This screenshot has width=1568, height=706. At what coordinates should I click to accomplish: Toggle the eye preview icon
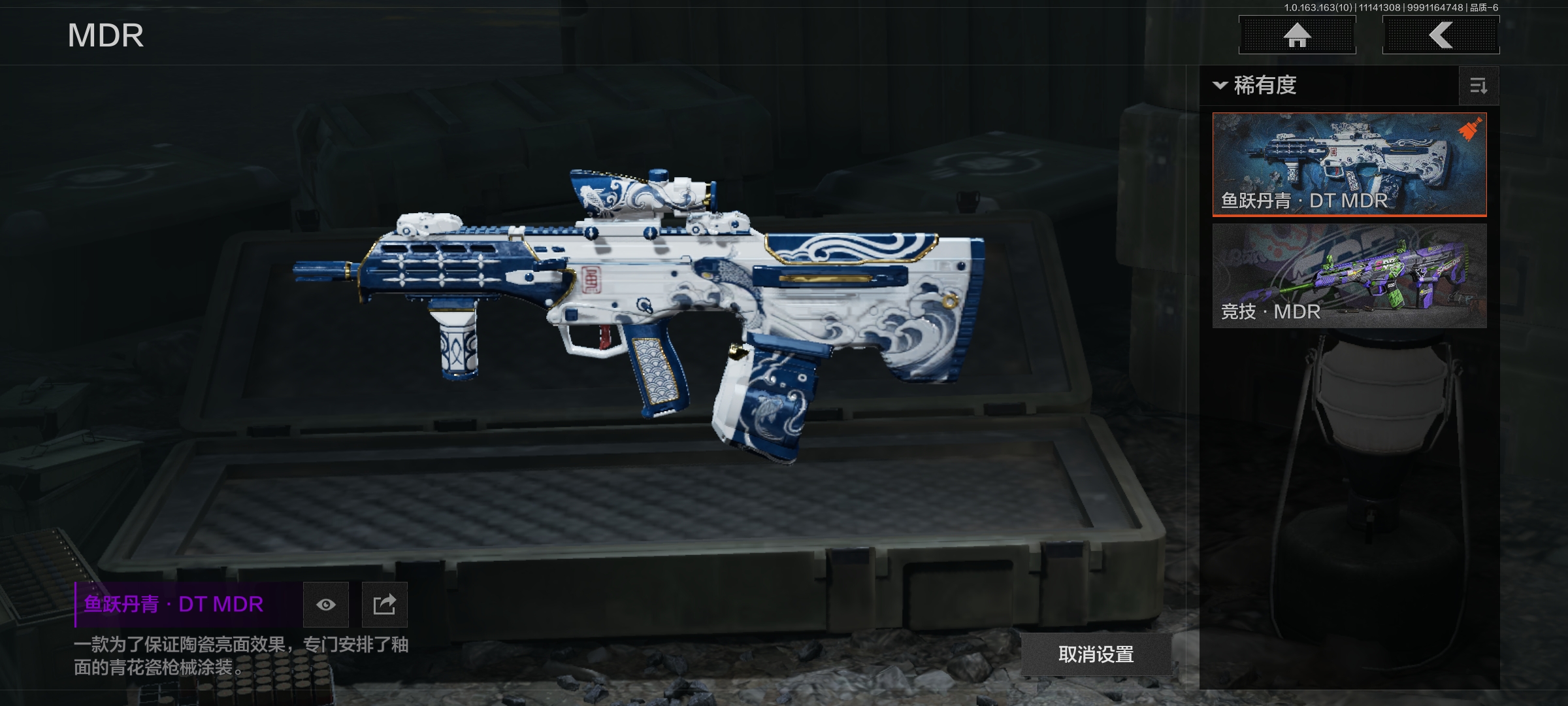coord(326,605)
